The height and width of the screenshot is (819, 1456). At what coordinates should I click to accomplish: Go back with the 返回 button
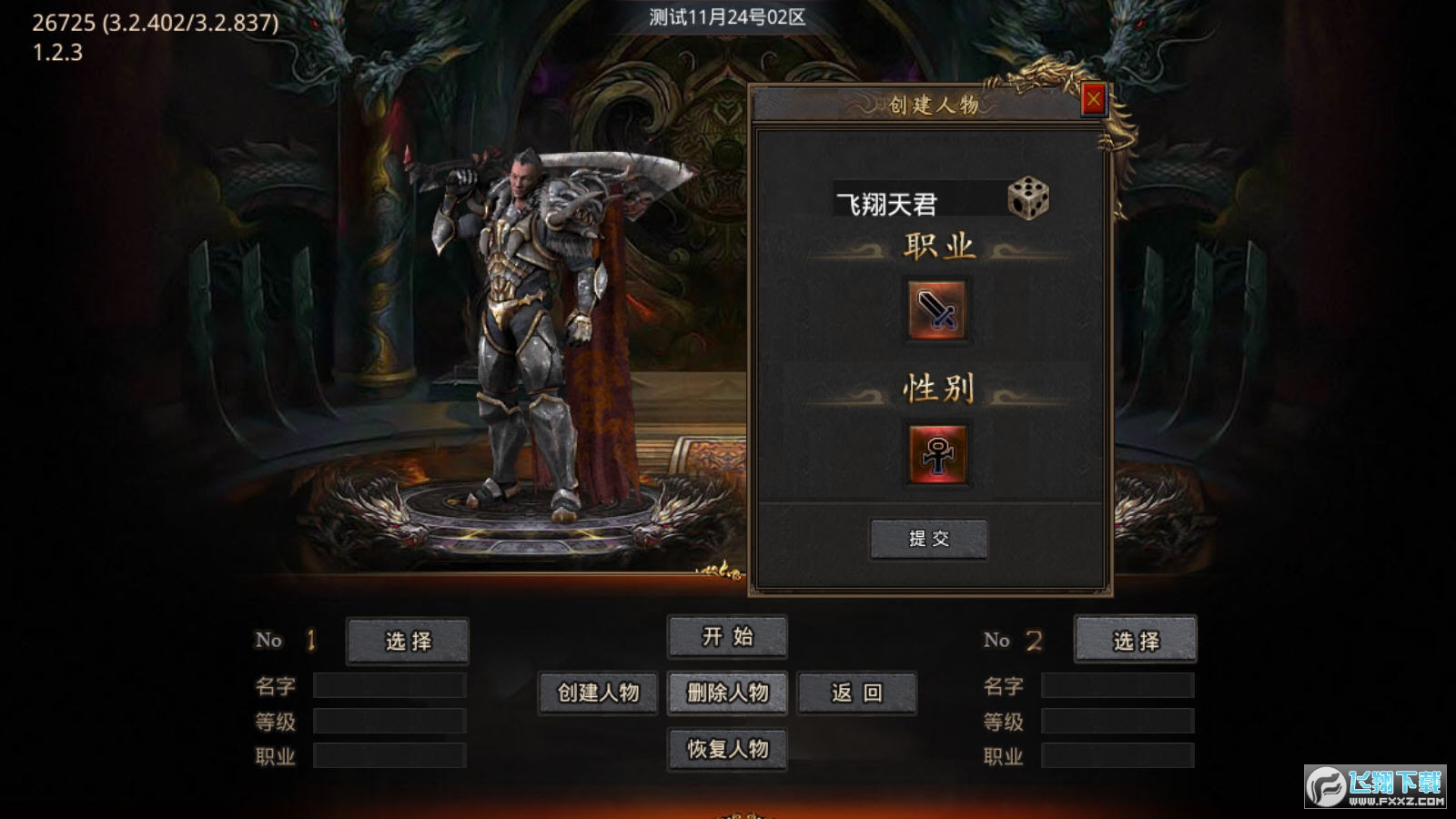click(x=856, y=693)
